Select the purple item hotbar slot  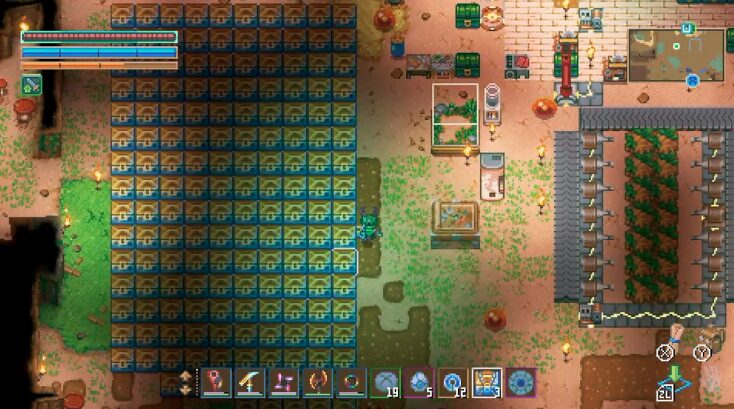click(283, 382)
